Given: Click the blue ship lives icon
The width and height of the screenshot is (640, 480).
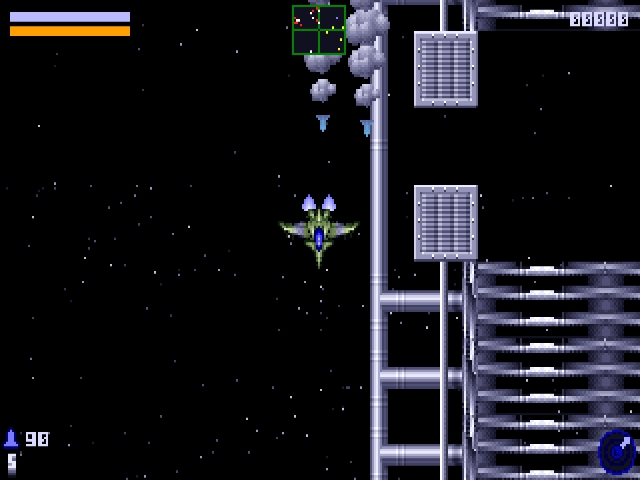Looking at the screenshot, I should (12, 439).
